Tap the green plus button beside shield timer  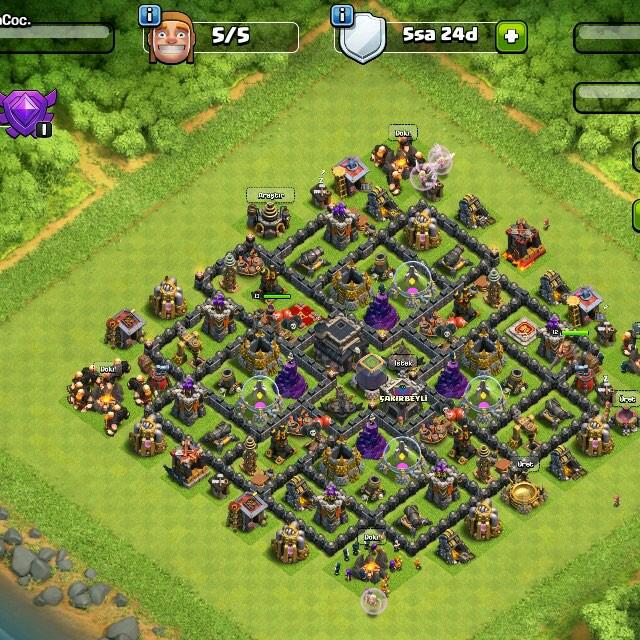coord(511,37)
